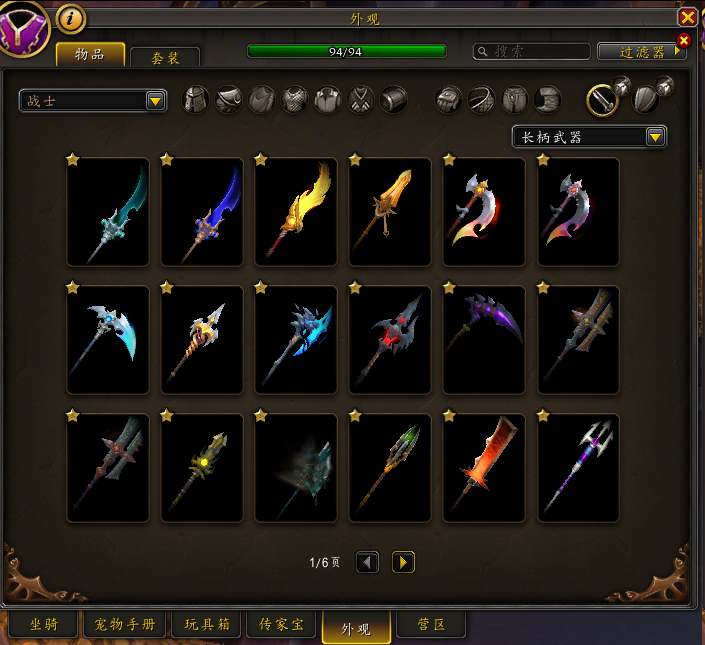
Task: Go to the previous appearance page
Action: (x=368, y=562)
